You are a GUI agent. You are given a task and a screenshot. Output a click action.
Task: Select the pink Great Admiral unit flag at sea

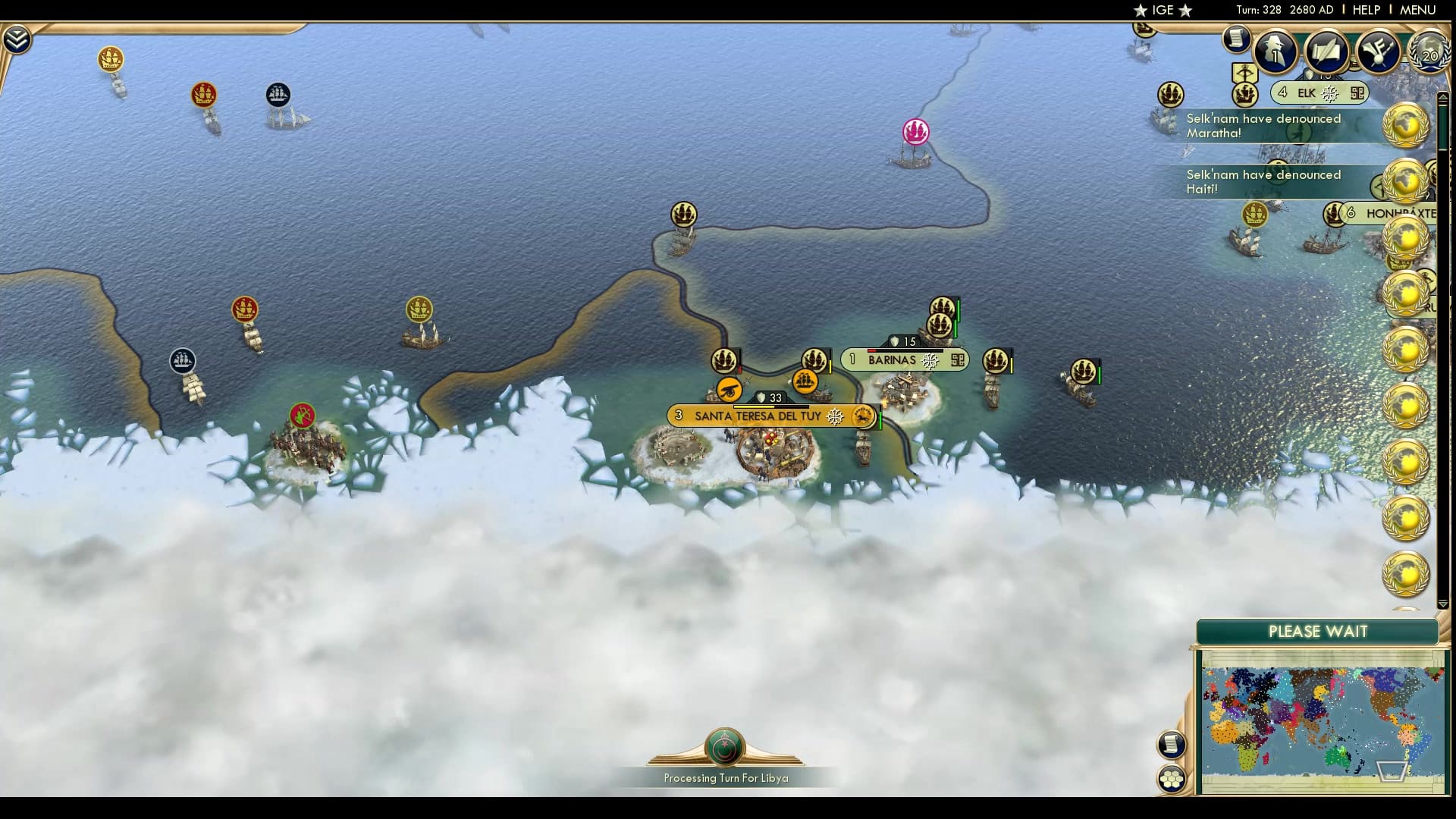914,130
